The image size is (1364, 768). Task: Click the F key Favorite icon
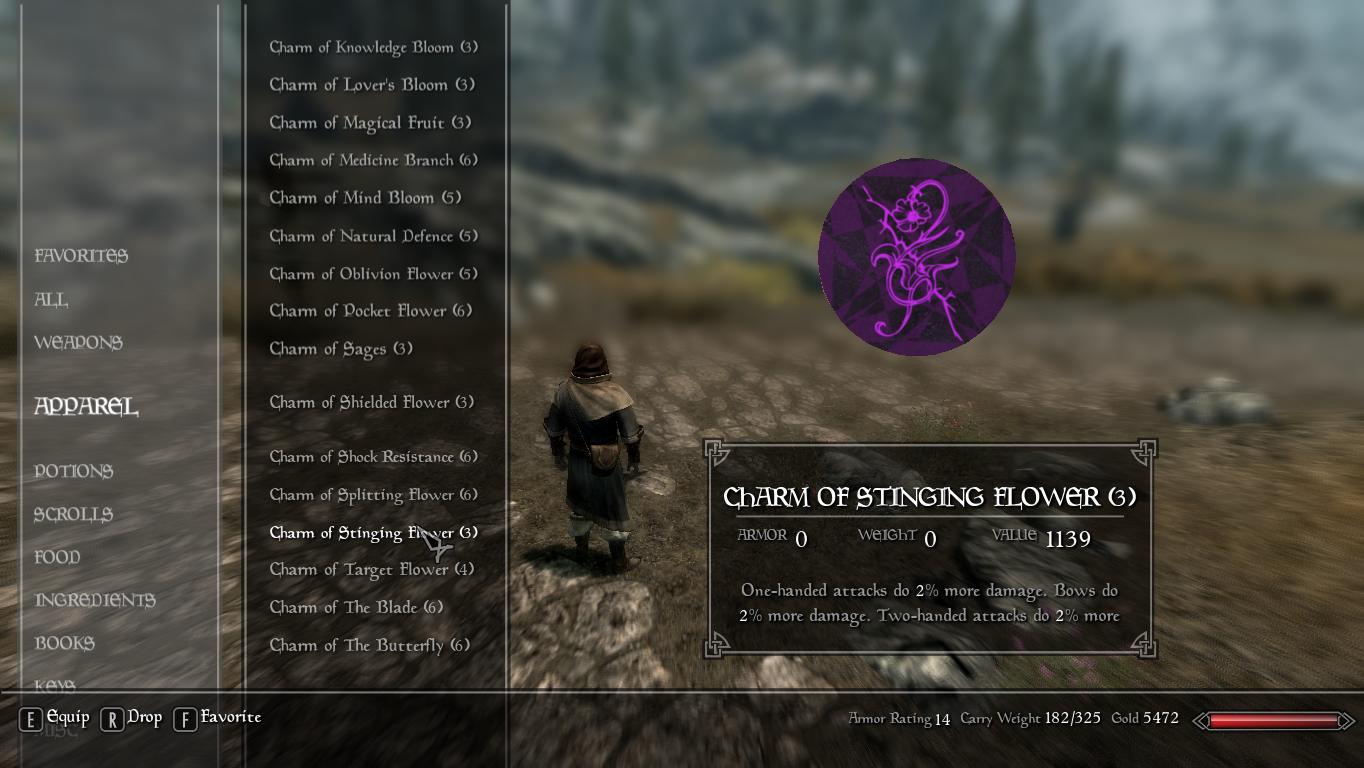click(184, 717)
